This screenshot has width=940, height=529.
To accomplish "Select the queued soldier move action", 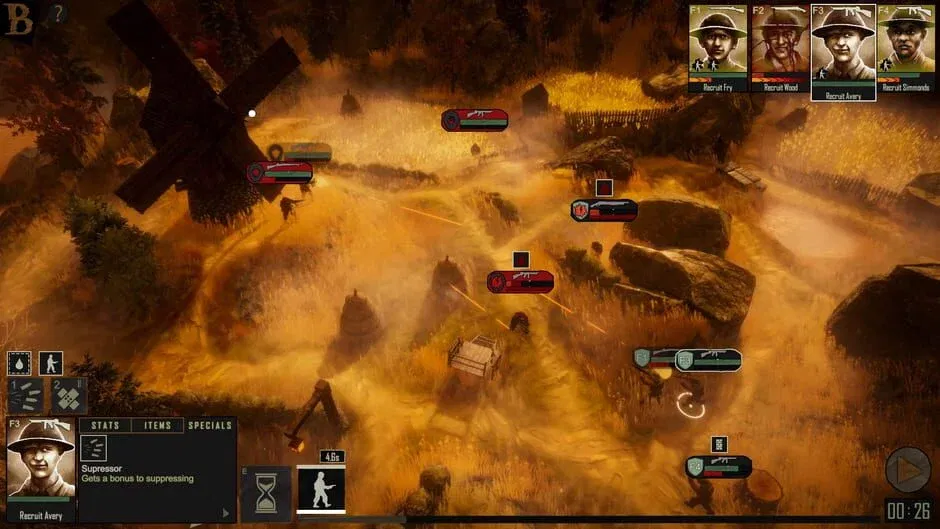I will coord(321,489).
